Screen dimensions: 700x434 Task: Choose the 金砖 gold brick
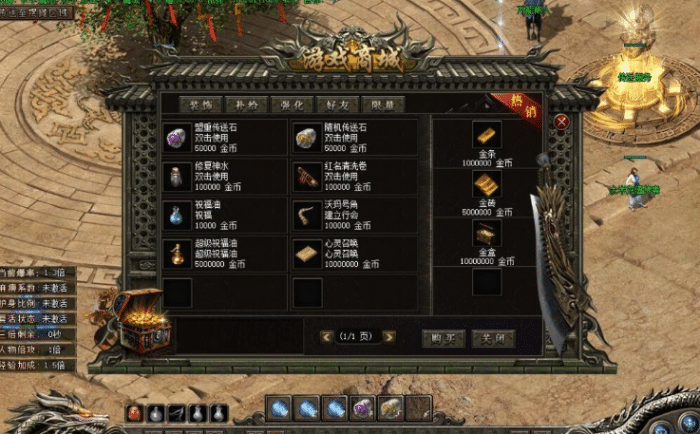(487, 185)
